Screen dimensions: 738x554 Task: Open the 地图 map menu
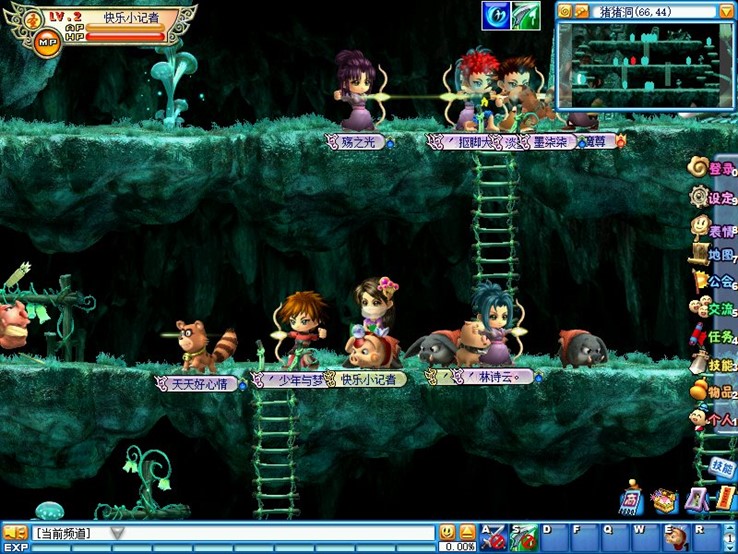click(714, 255)
